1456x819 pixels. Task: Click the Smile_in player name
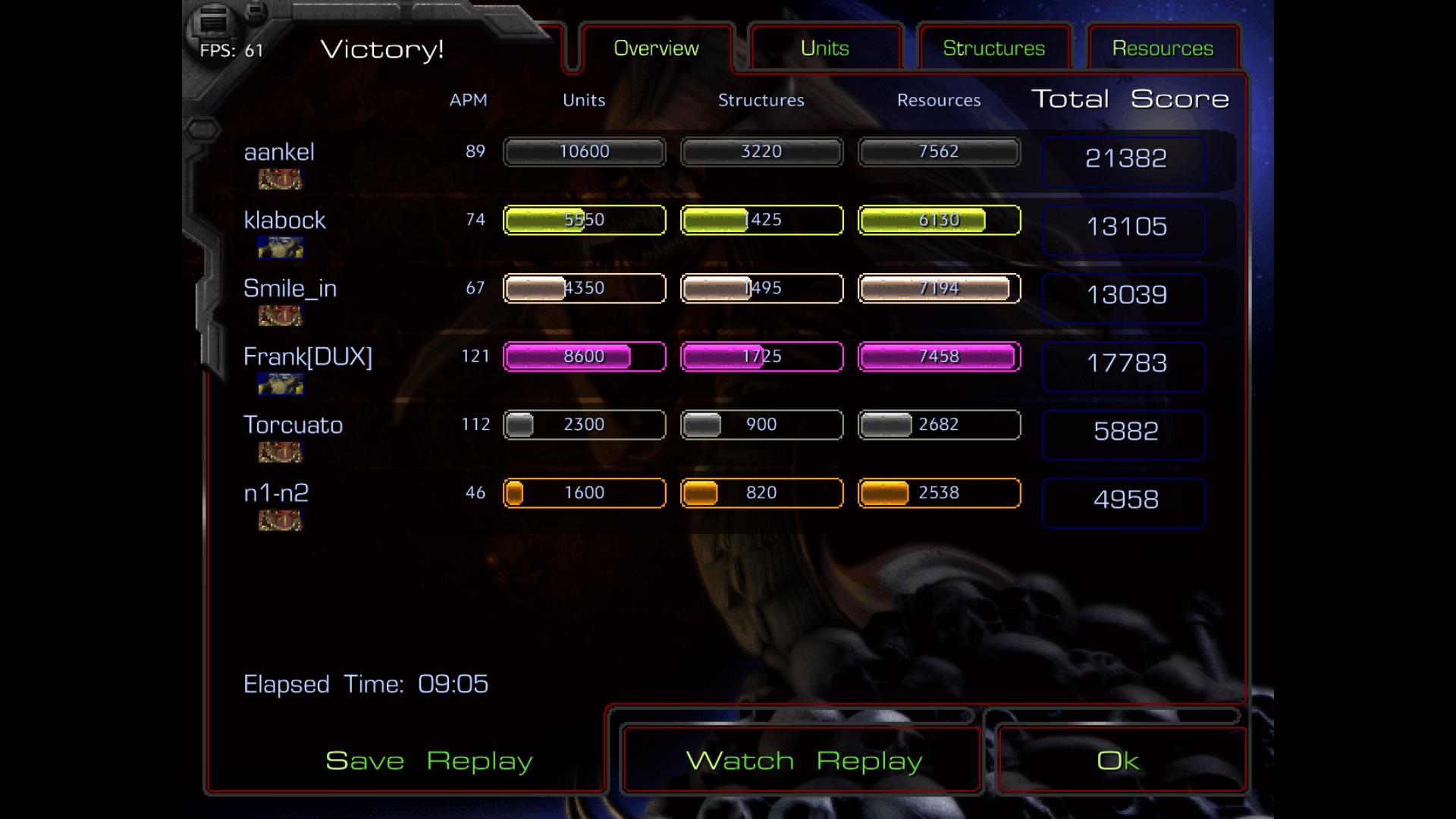[290, 289]
